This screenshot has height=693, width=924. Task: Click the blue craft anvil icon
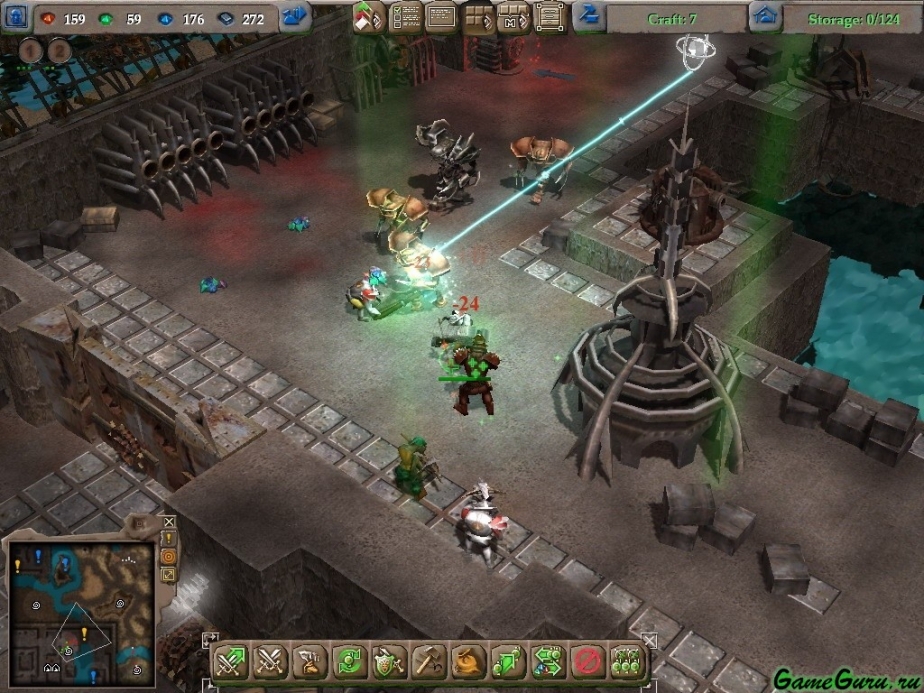[588, 16]
